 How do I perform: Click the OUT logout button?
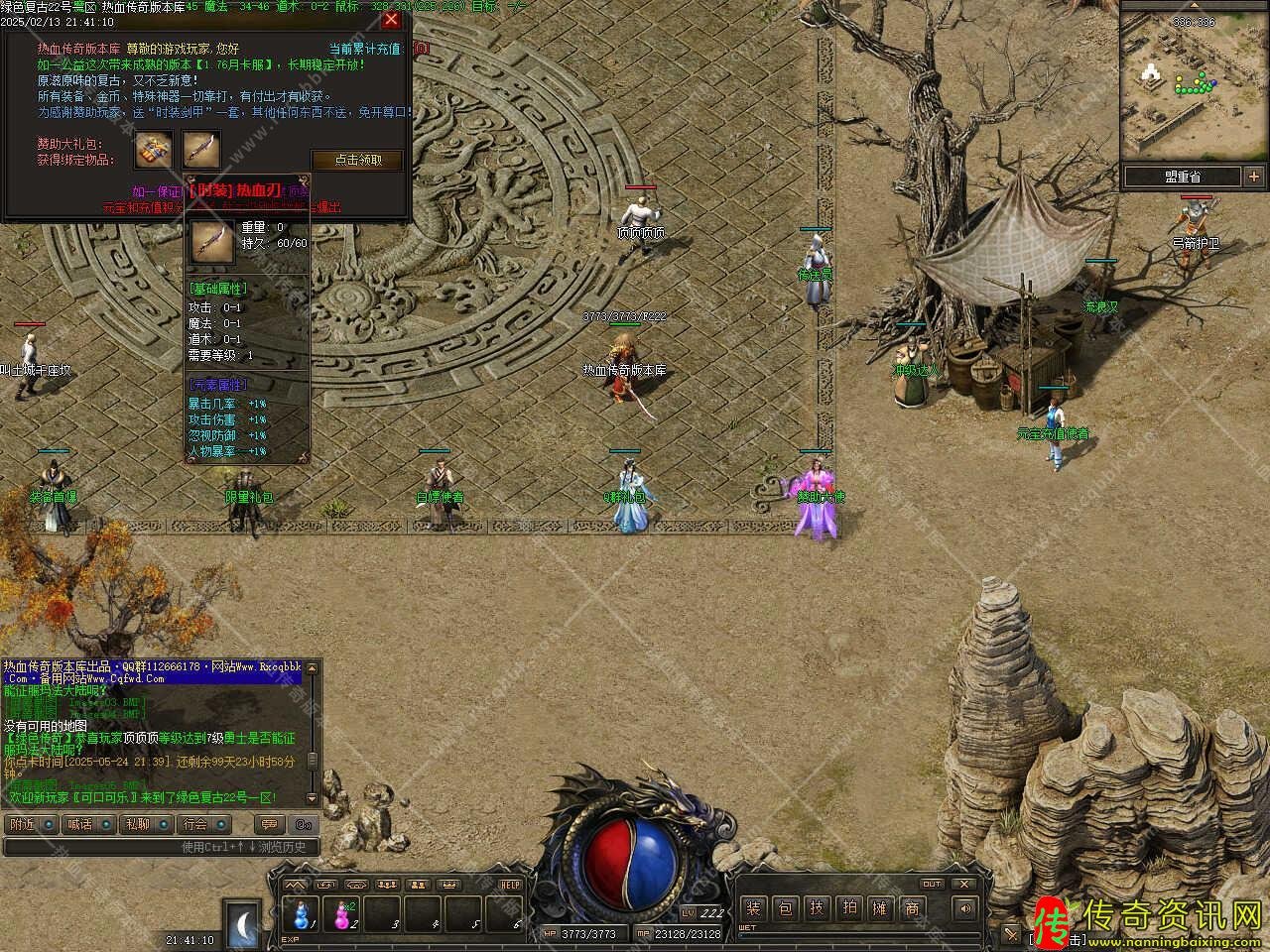click(x=932, y=884)
